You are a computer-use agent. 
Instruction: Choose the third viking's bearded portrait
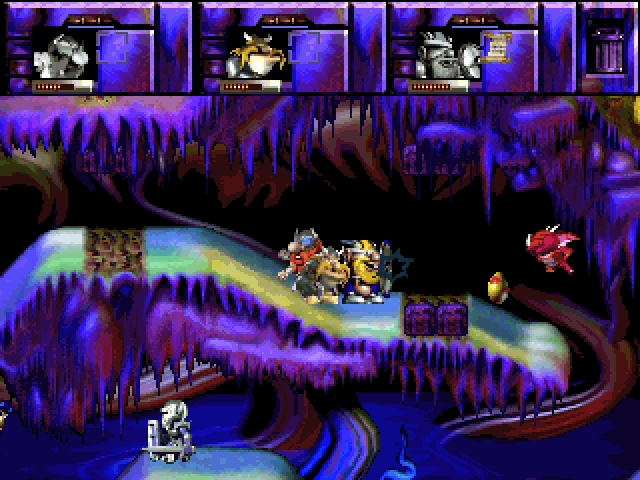(442, 52)
